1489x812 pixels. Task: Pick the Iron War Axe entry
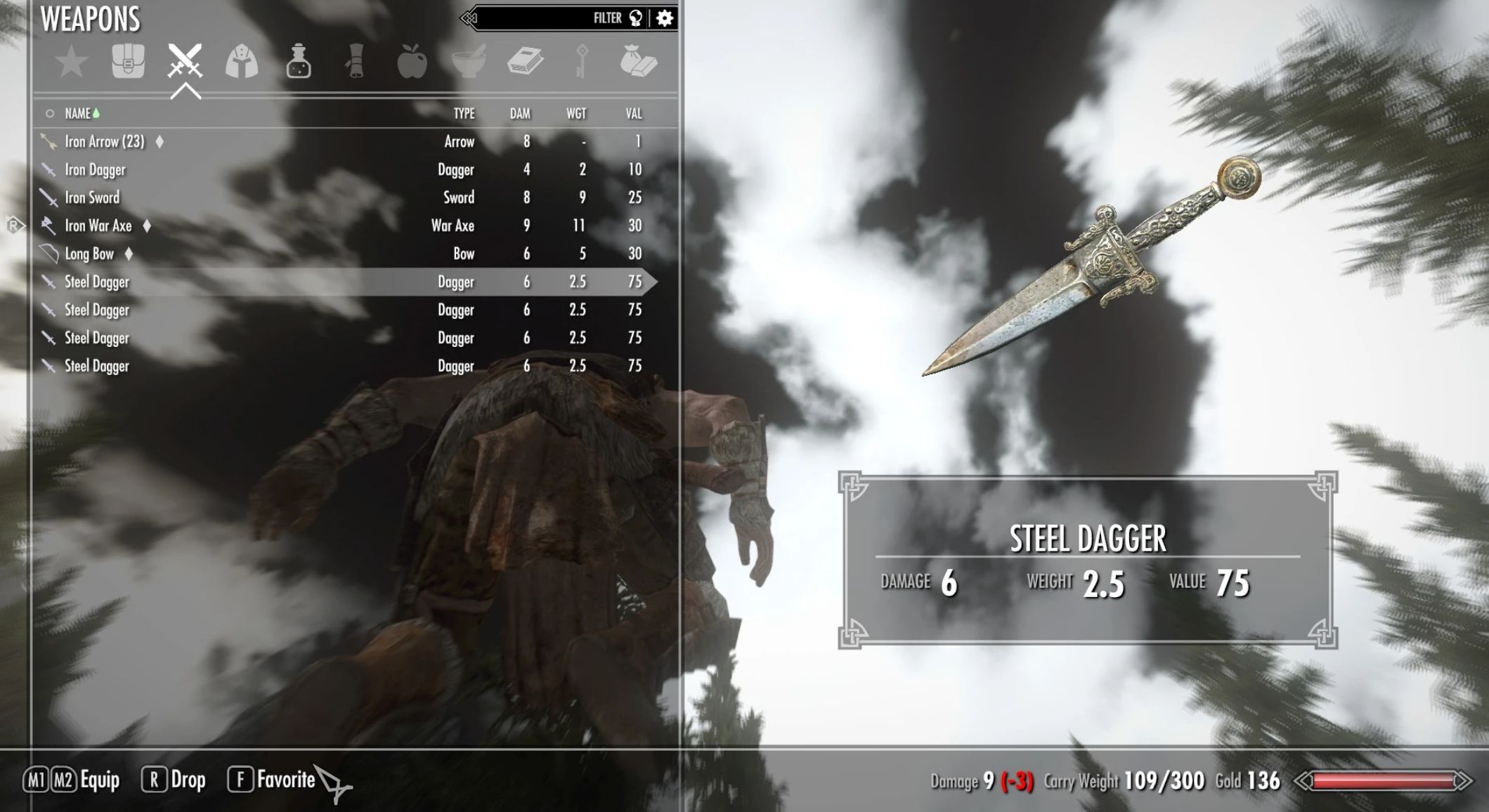(98, 226)
